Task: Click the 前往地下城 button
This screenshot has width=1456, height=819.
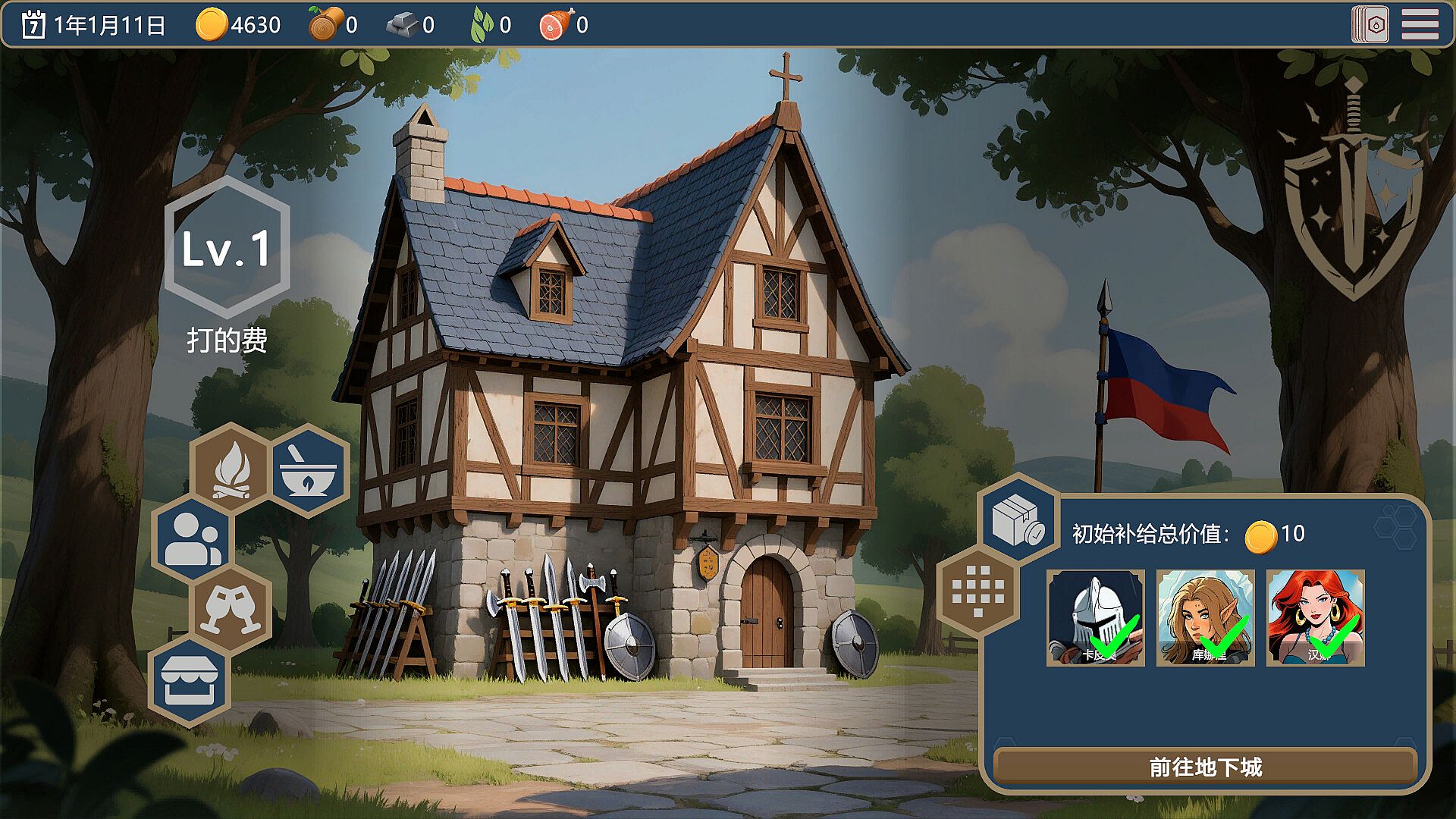Action: point(1205,767)
